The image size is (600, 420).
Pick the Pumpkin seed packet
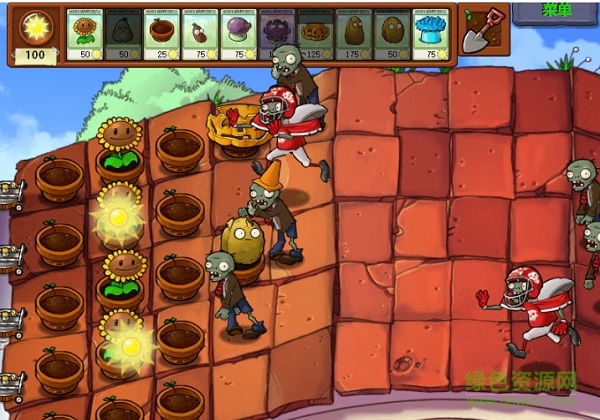click(315, 36)
